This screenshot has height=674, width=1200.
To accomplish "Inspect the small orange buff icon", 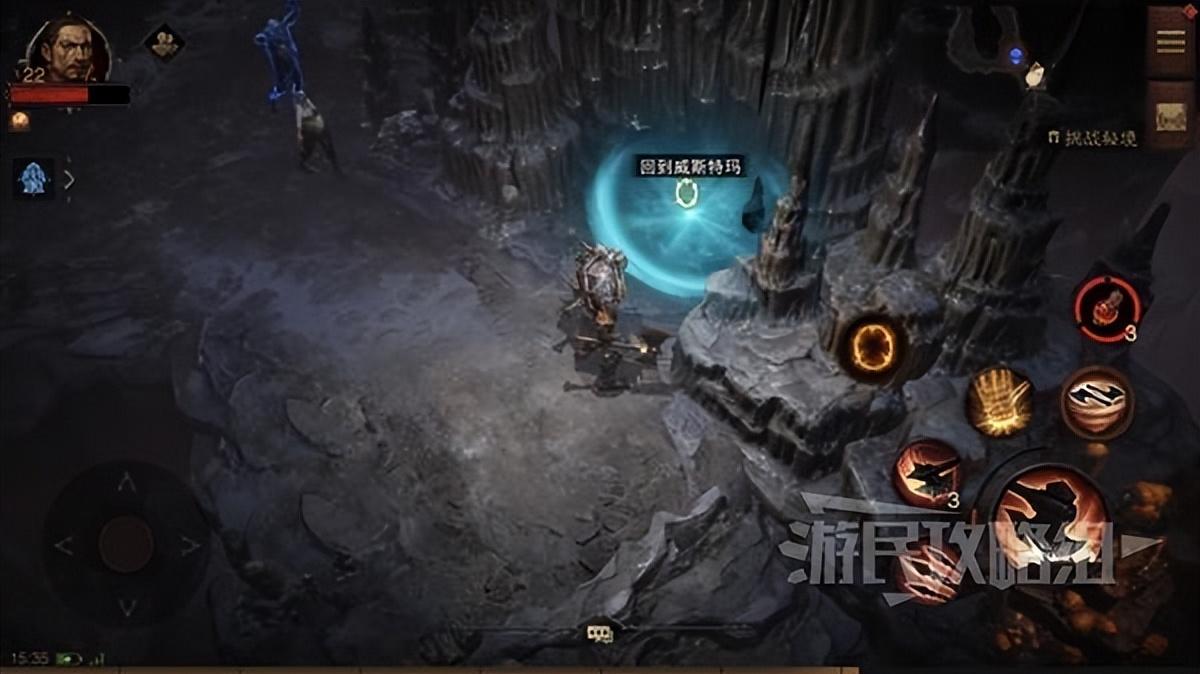I will click(x=20, y=121).
